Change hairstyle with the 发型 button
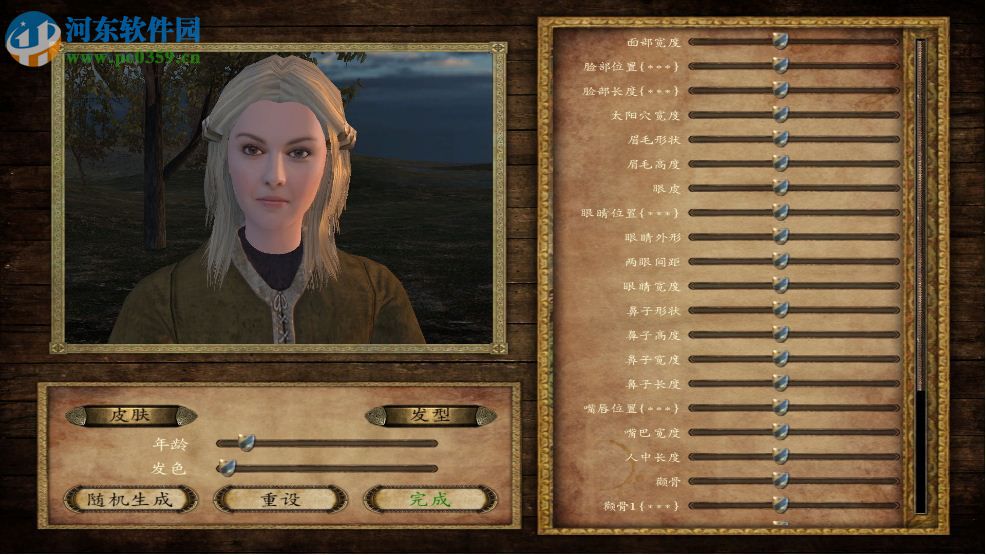Image resolution: width=986 pixels, height=555 pixels. click(430, 415)
